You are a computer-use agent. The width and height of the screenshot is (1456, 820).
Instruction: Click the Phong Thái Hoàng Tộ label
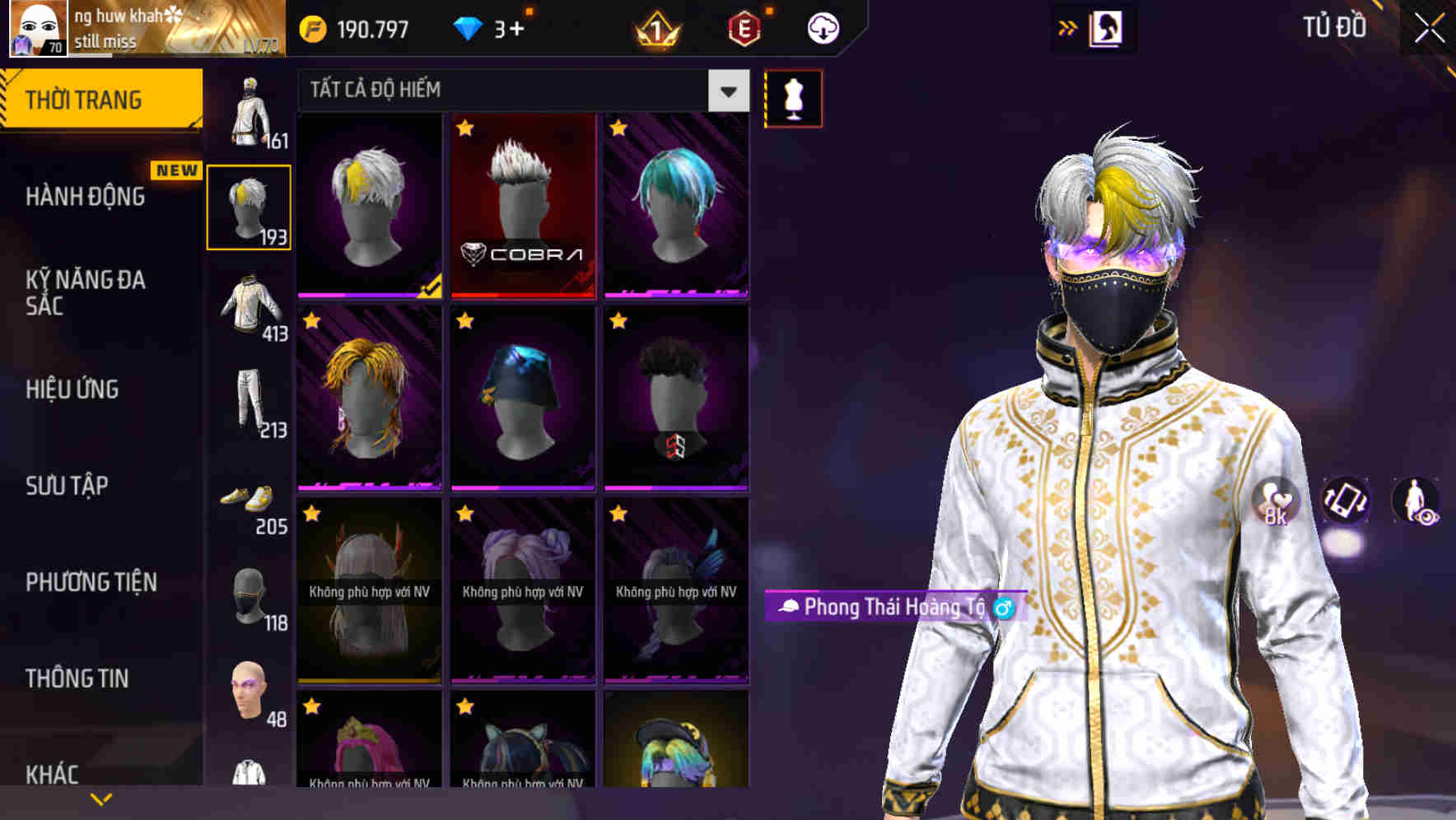894,608
